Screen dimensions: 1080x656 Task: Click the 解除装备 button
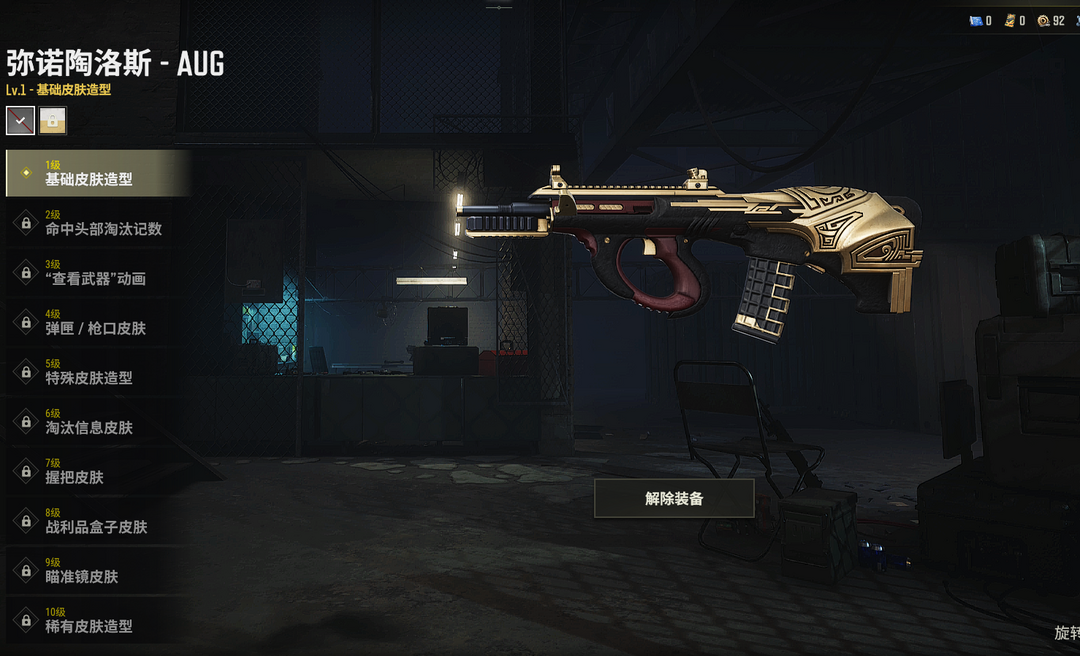tap(674, 498)
